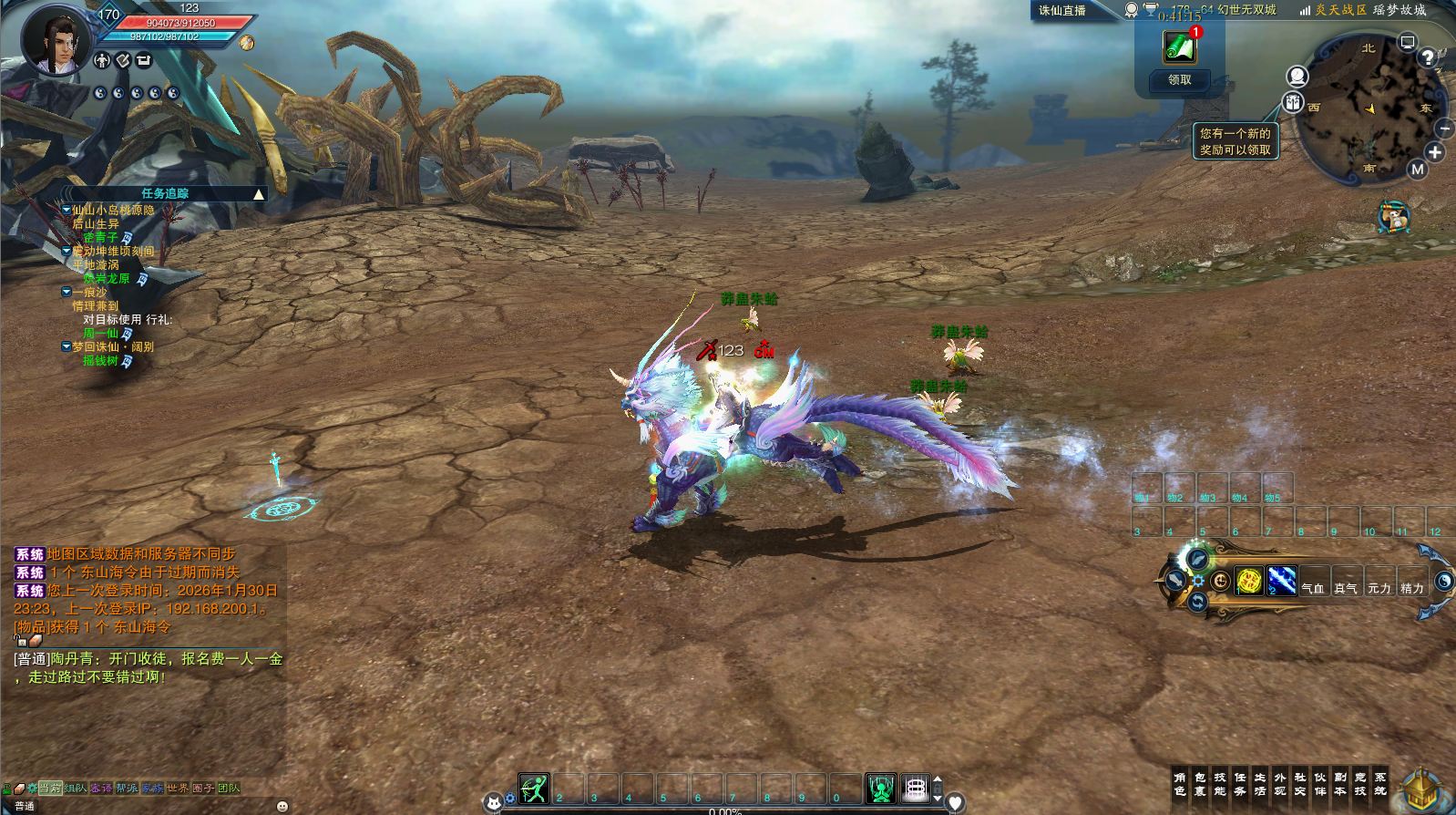Open the green scroll reward icon

point(1179,46)
